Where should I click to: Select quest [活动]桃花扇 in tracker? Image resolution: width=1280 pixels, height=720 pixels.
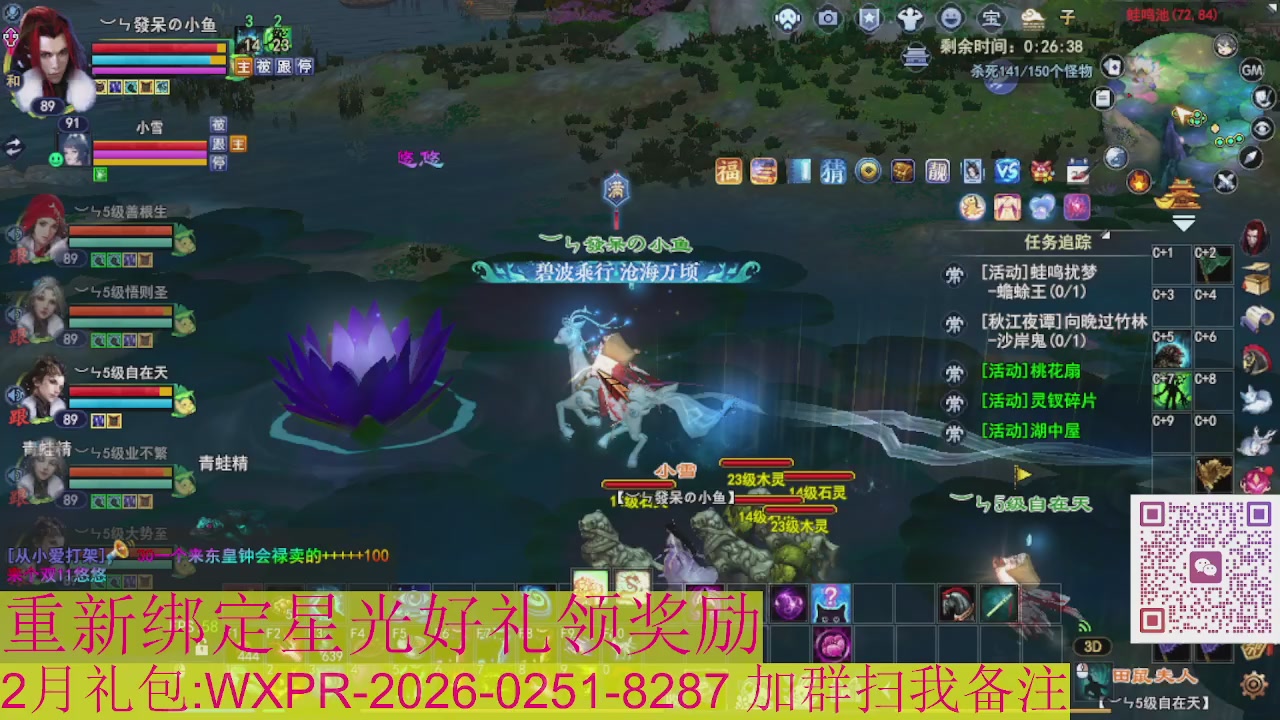coord(1030,372)
